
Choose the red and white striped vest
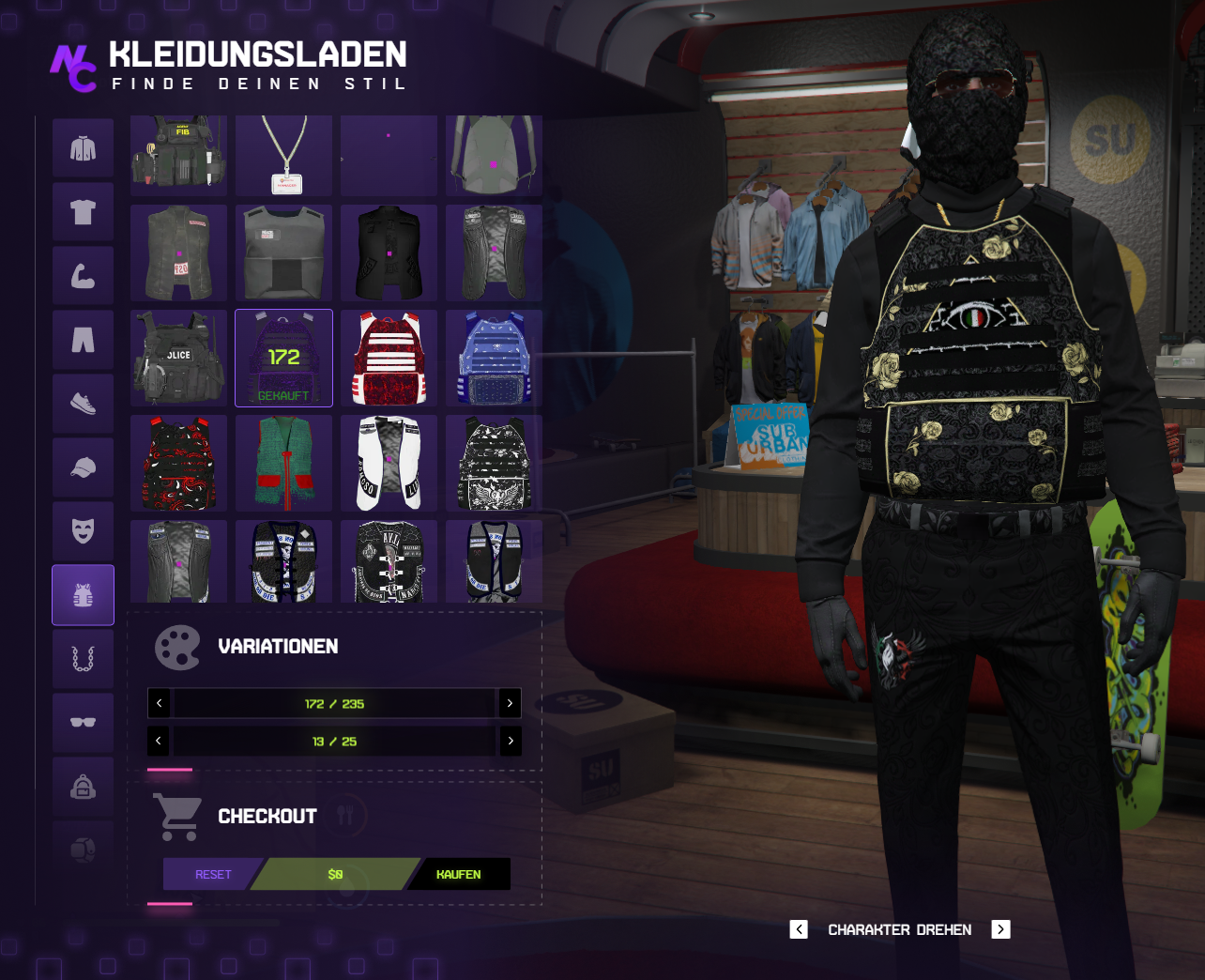click(x=389, y=359)
